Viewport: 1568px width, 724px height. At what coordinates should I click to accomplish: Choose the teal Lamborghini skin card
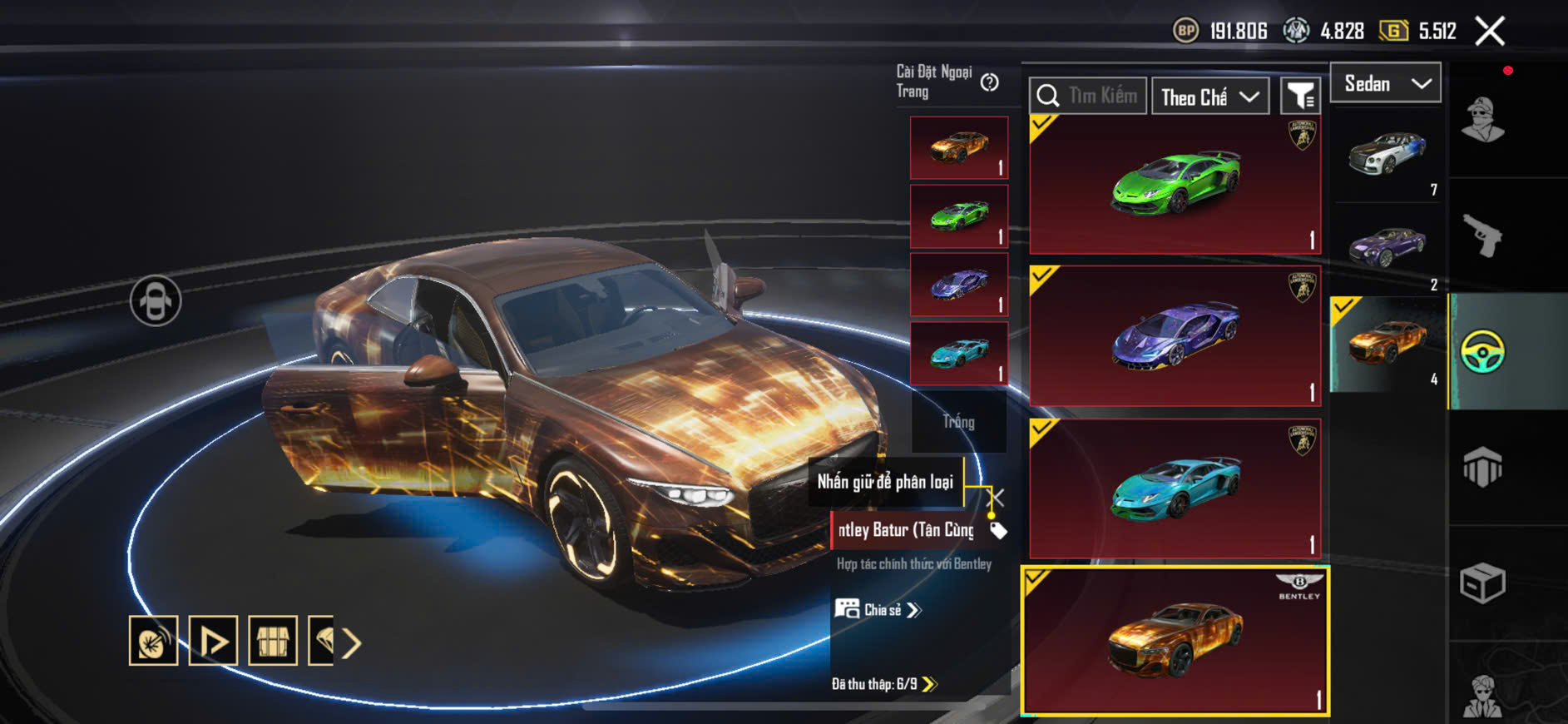coord(1175,488)
